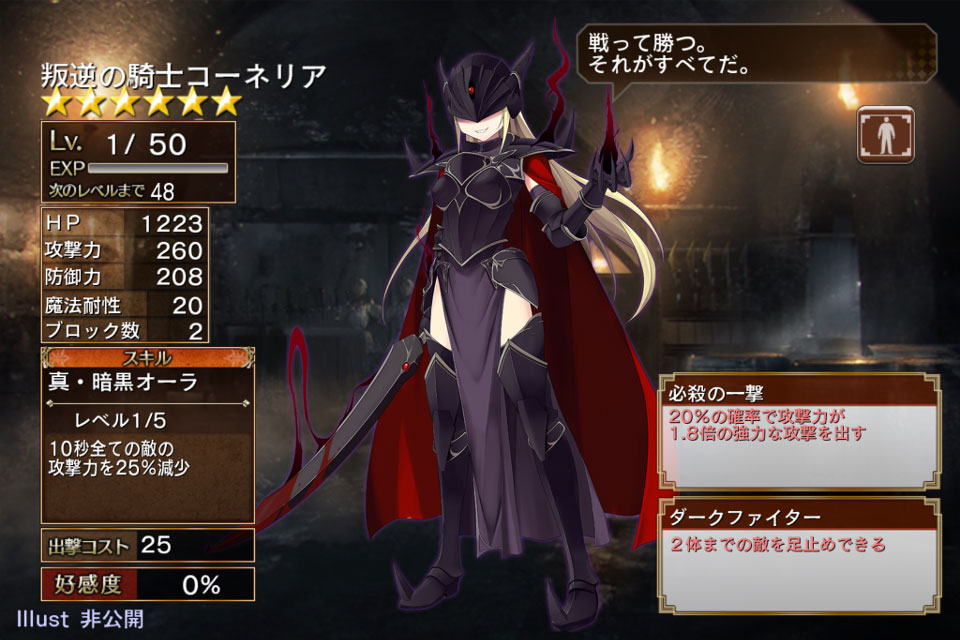Open the ダークファイター class panel

point(799,557)
